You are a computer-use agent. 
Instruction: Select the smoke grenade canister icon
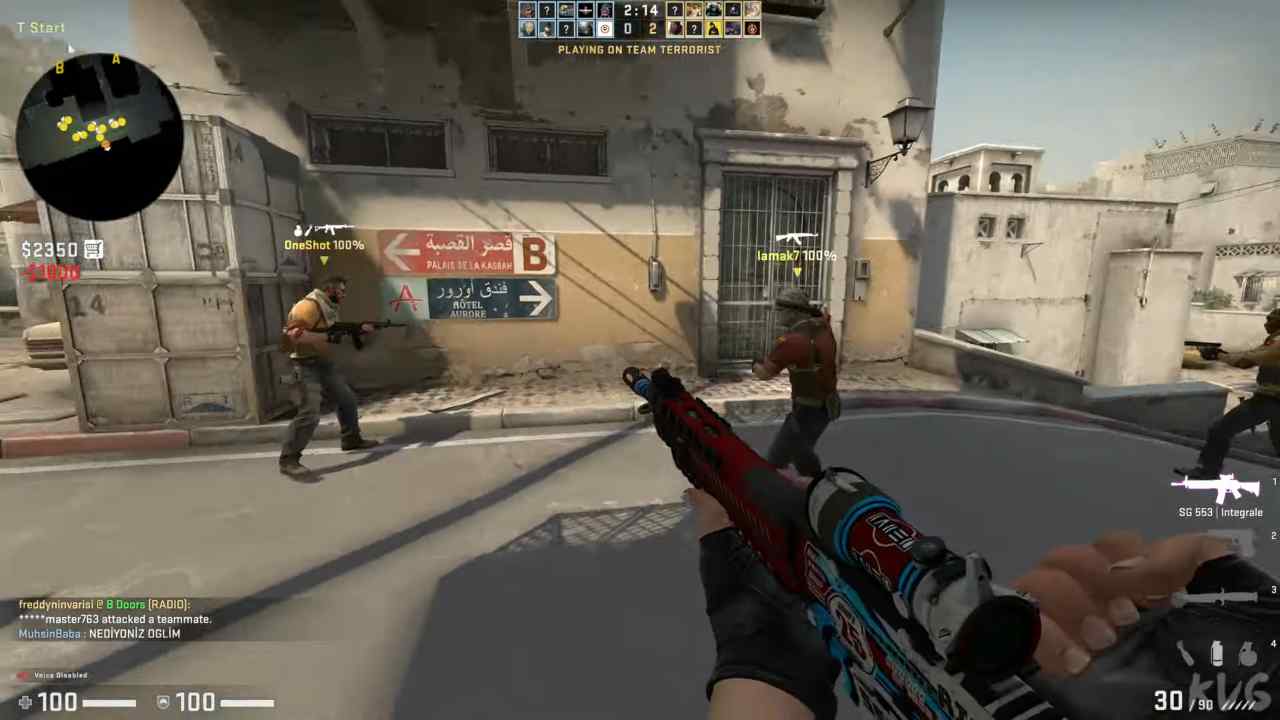1217,653
